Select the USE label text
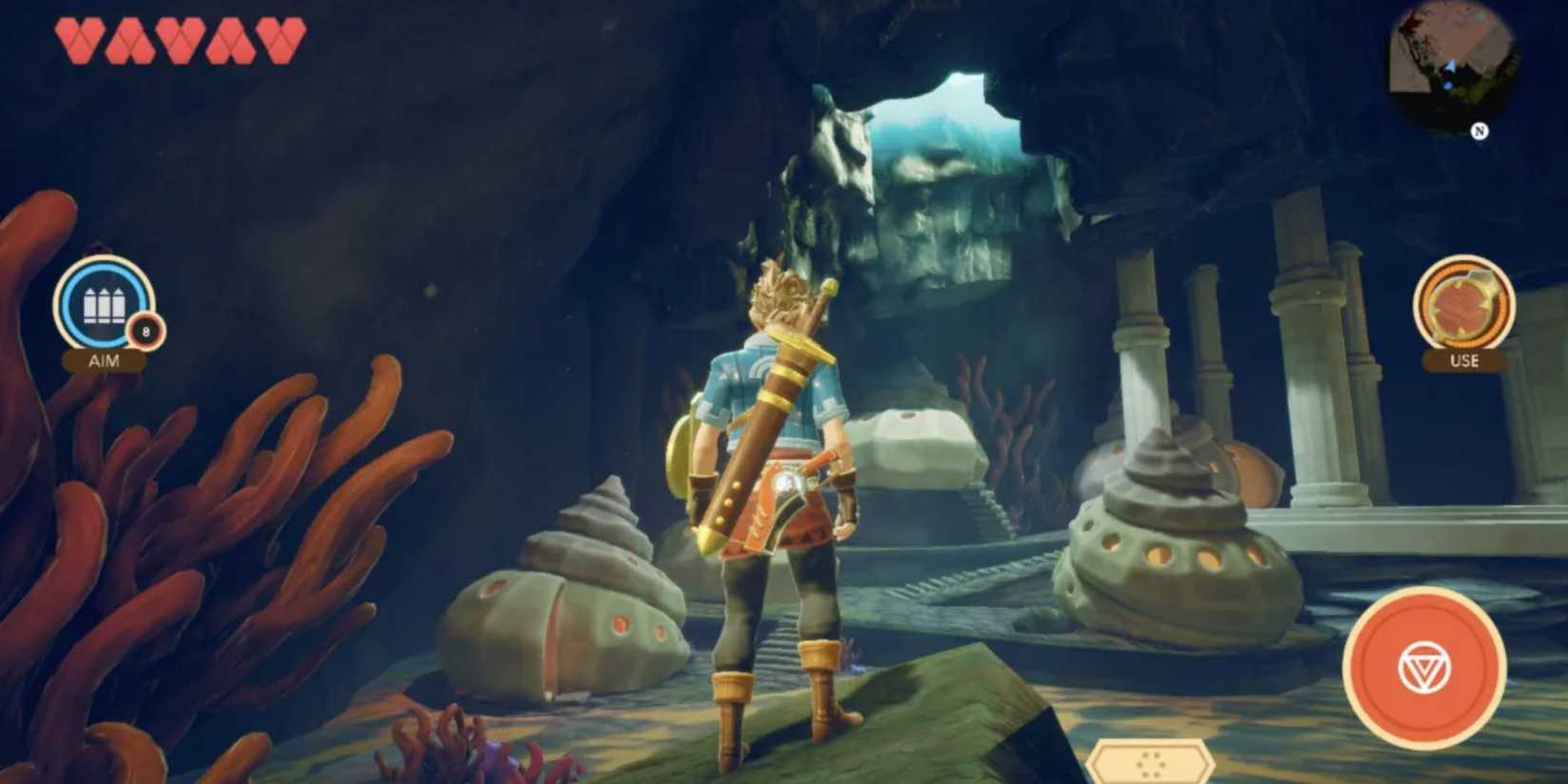This screenshot has height=784, width=1568. [x=1465, y=359]
